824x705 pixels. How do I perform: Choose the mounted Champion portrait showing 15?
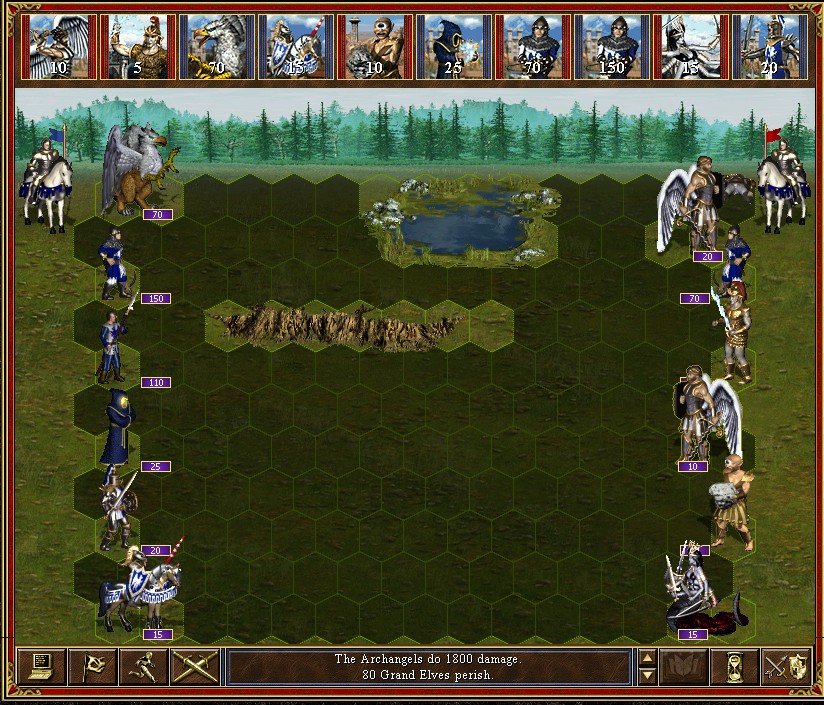[x=297, y=46]
